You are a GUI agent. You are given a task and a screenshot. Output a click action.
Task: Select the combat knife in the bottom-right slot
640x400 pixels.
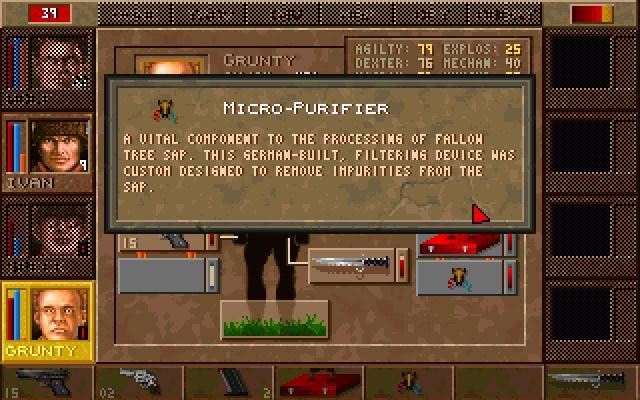tap(589, 381)
